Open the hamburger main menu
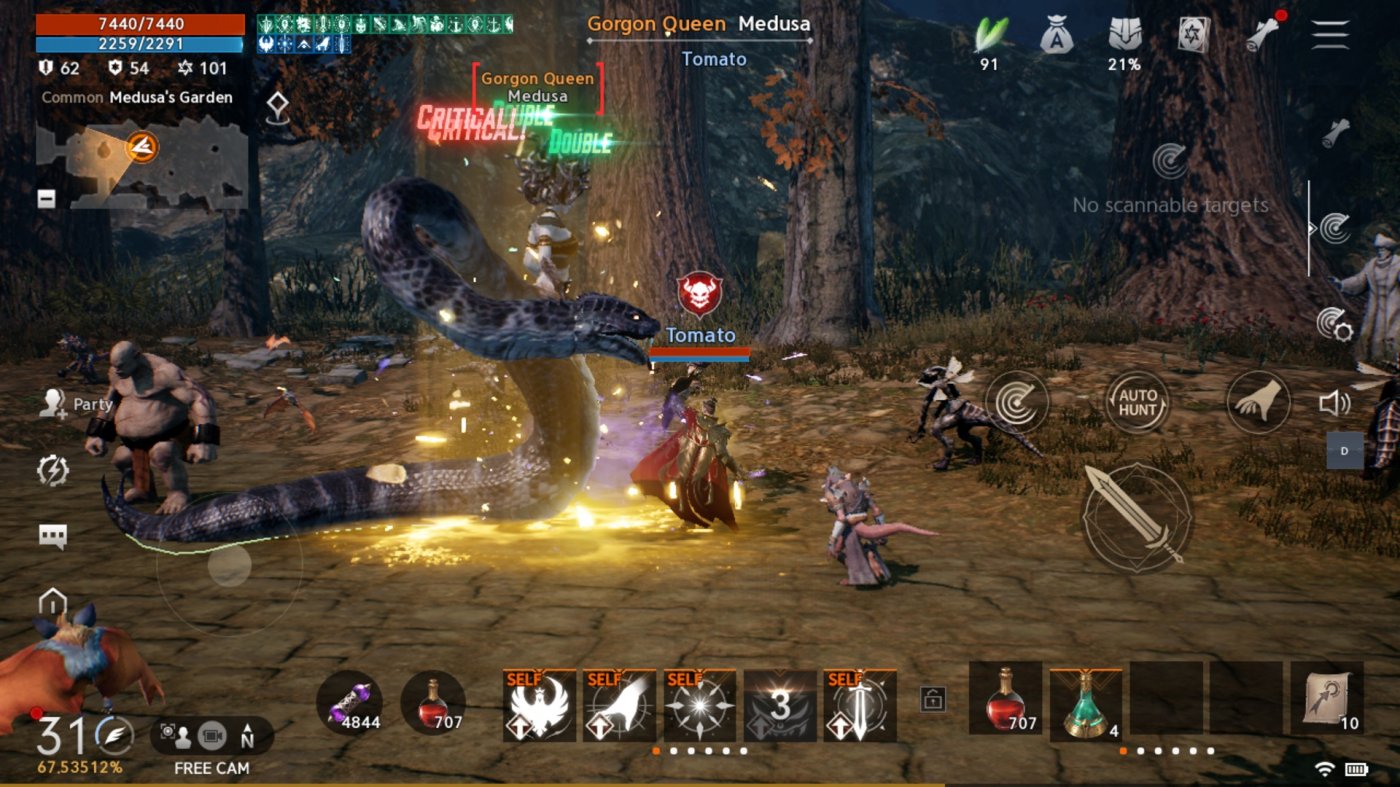Image resolution: width=1400 pixels, height=787 pixels. pyautogui.click(x=1330, y=33)
